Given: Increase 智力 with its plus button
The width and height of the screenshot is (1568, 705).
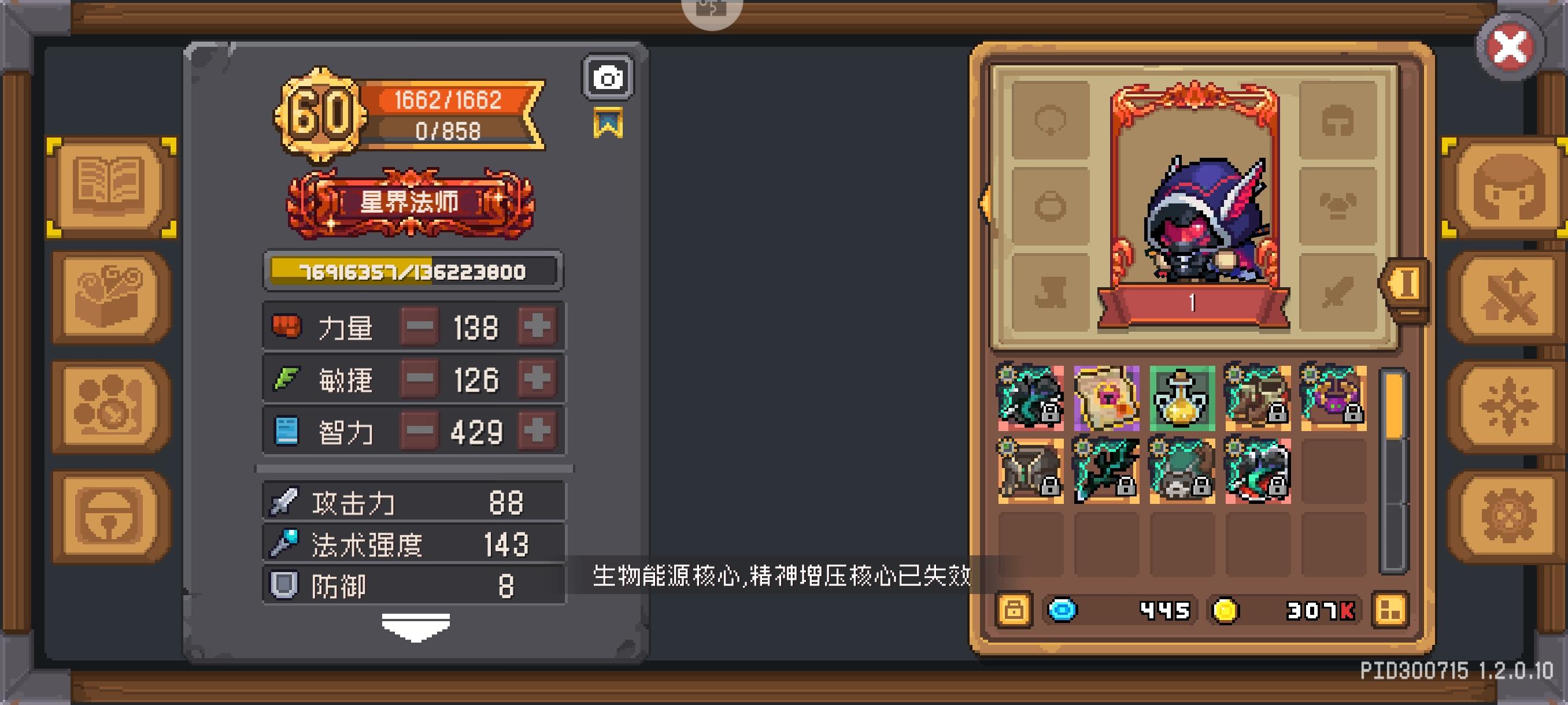Looking at the screenshot, I should (539, 429).
